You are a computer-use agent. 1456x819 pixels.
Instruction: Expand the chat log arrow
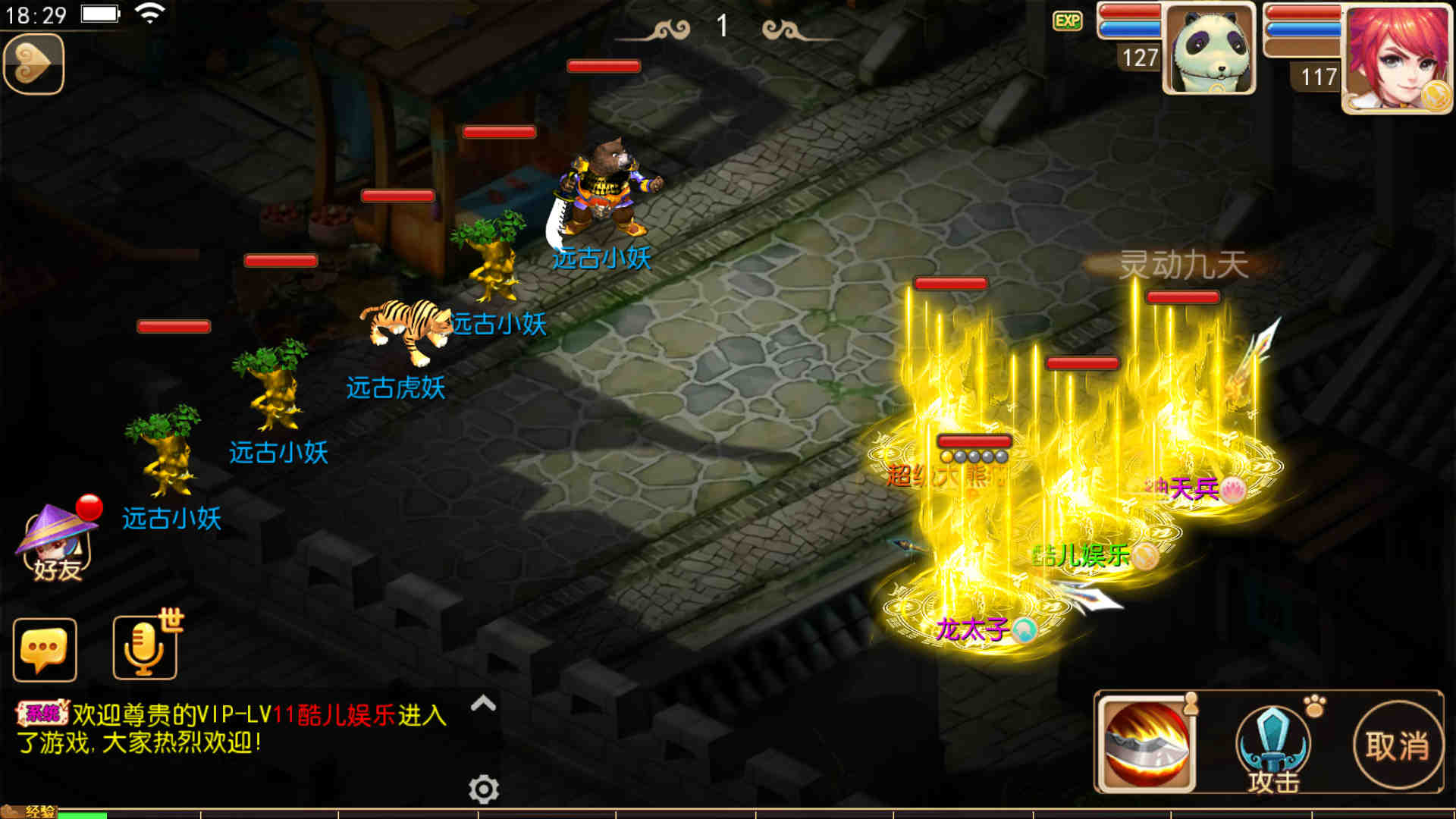point(483,704)
